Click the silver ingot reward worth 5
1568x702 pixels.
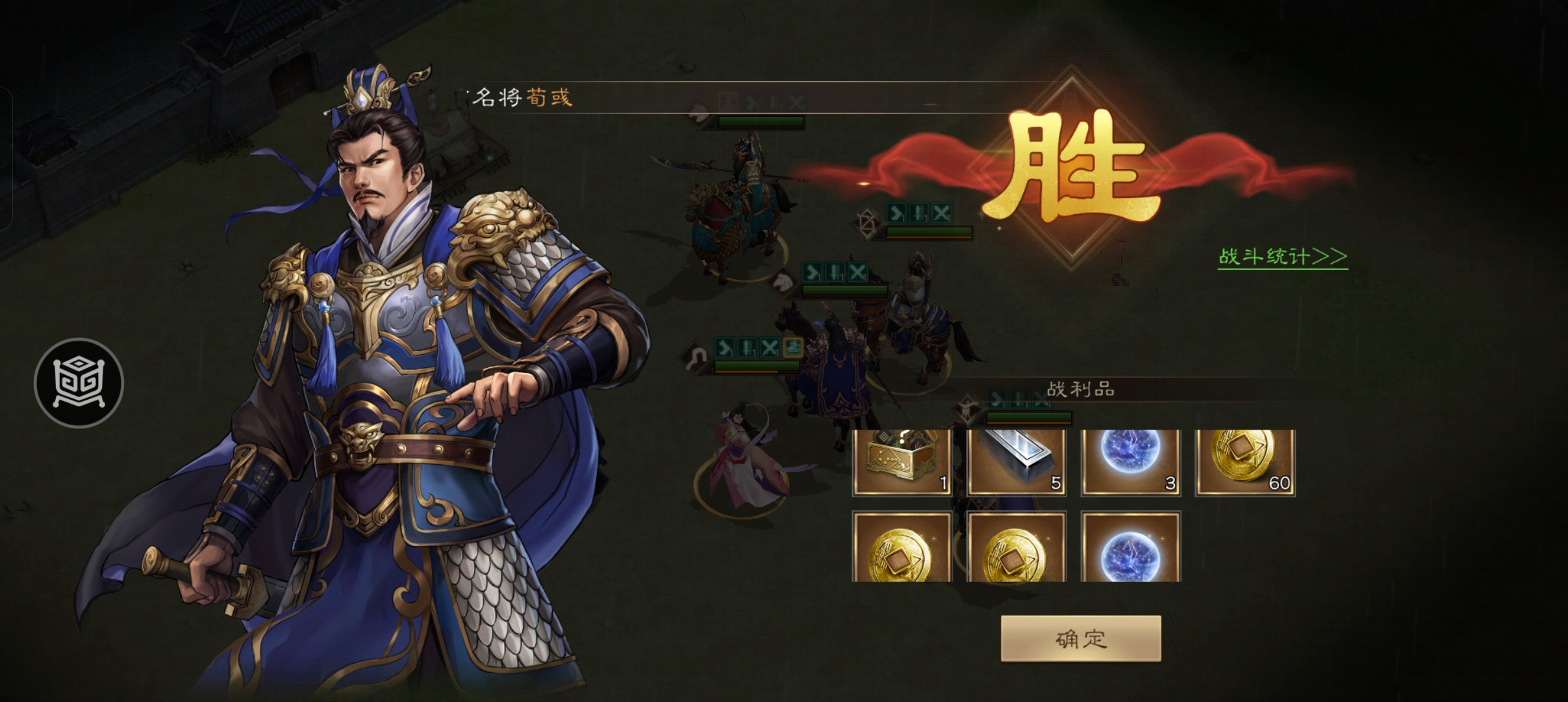pos(1016,463)
